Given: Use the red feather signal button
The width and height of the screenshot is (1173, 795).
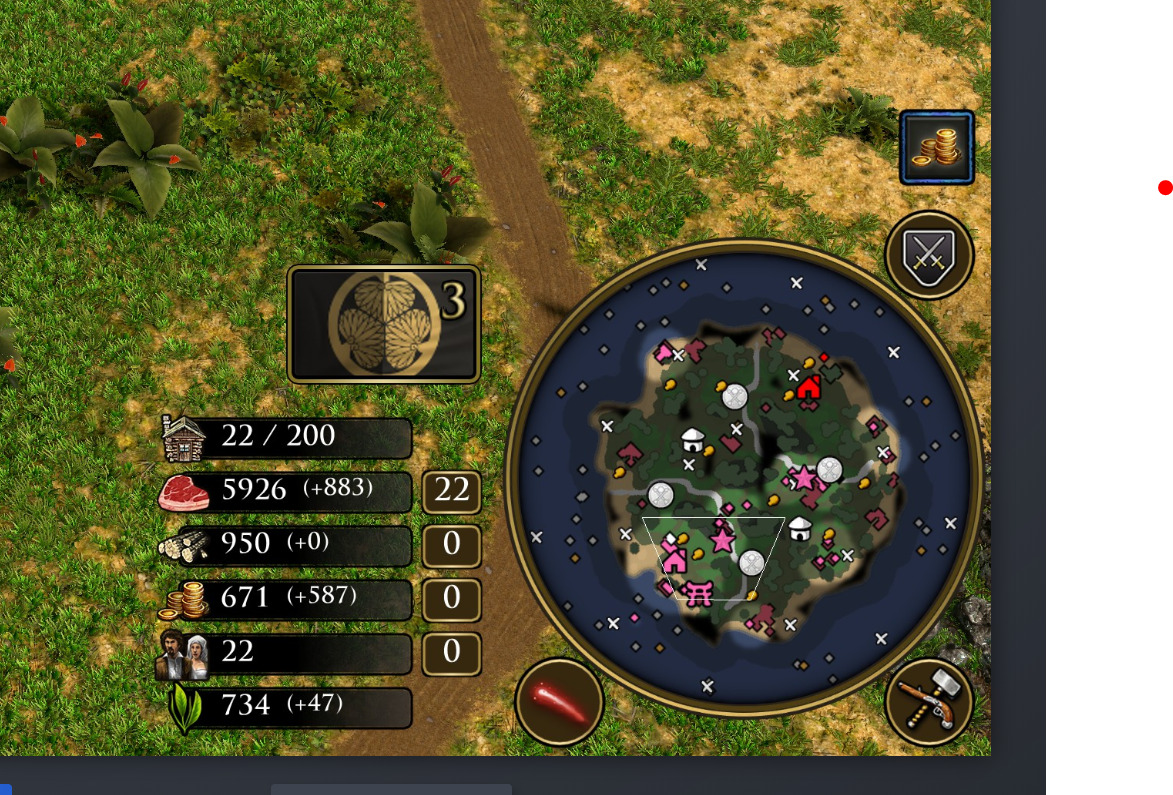Looking at the screenshot, I should [559, 701].
